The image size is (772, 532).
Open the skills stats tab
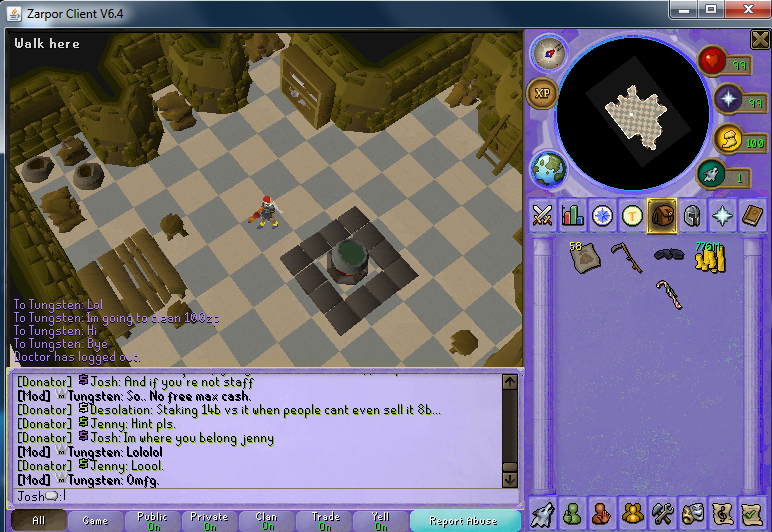point(573,215)
